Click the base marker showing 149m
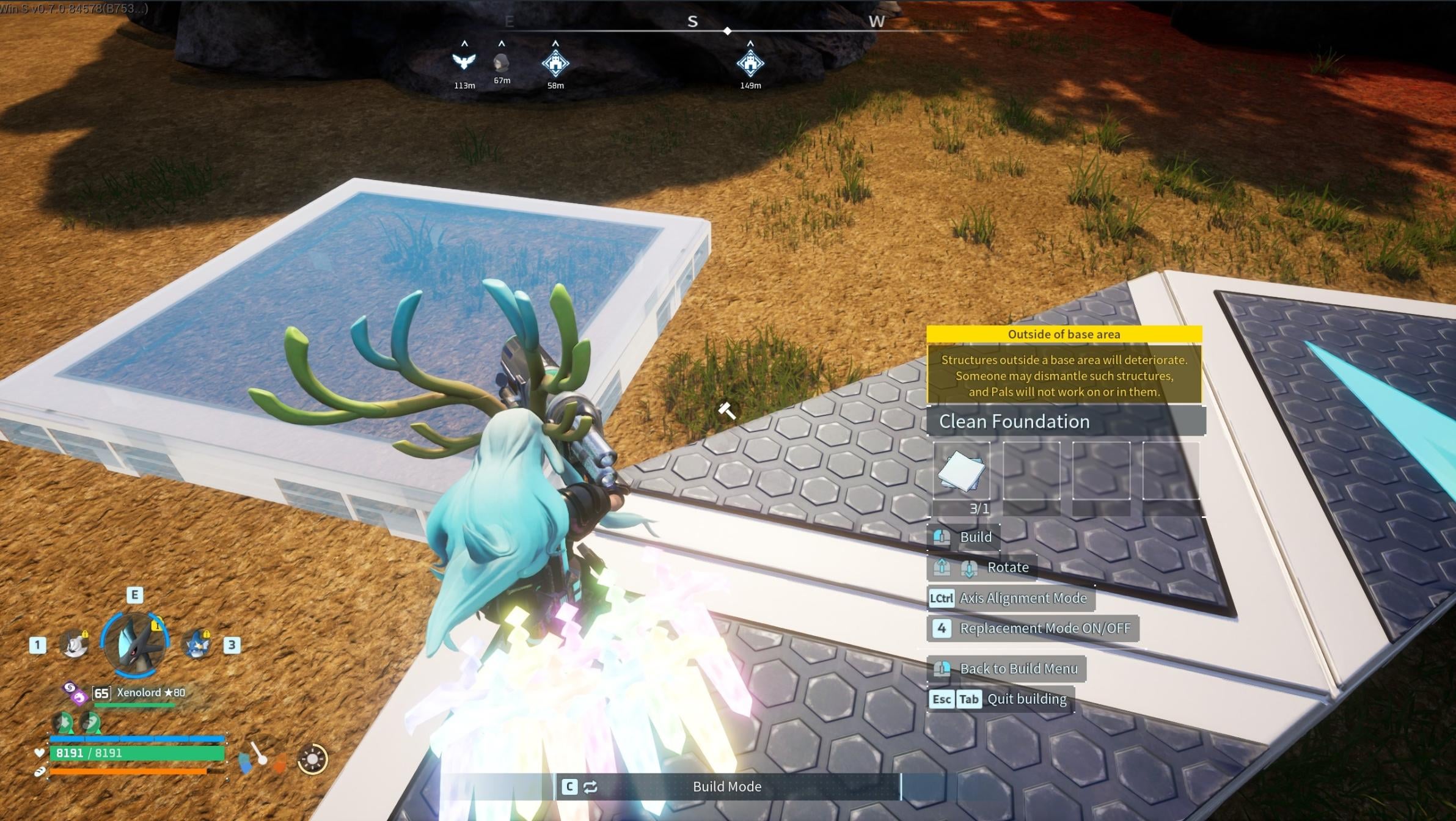This screenshot has width=1456, height=821. tap(750, 63)
